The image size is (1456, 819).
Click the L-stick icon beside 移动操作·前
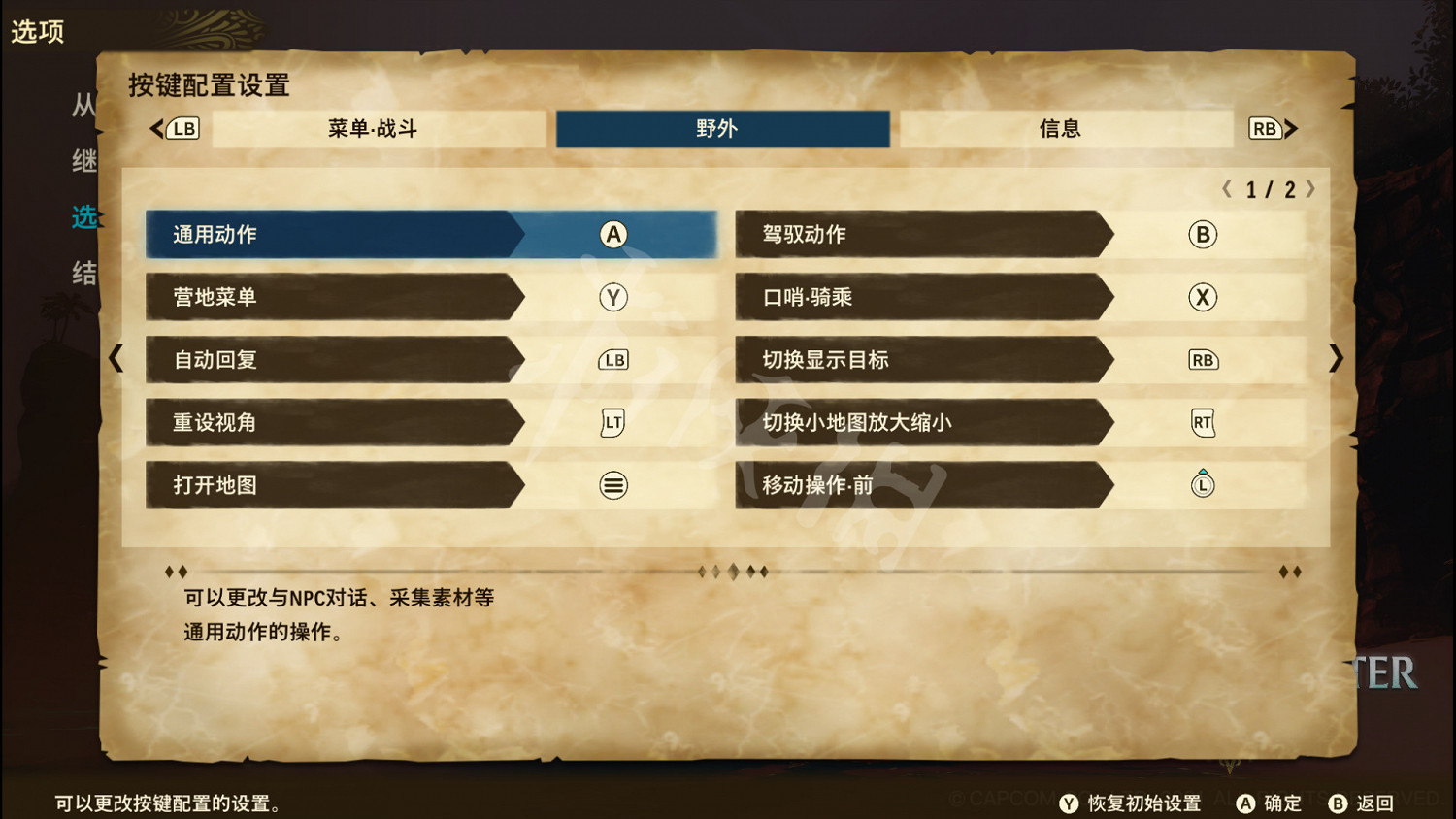[x=1202, y=484]
